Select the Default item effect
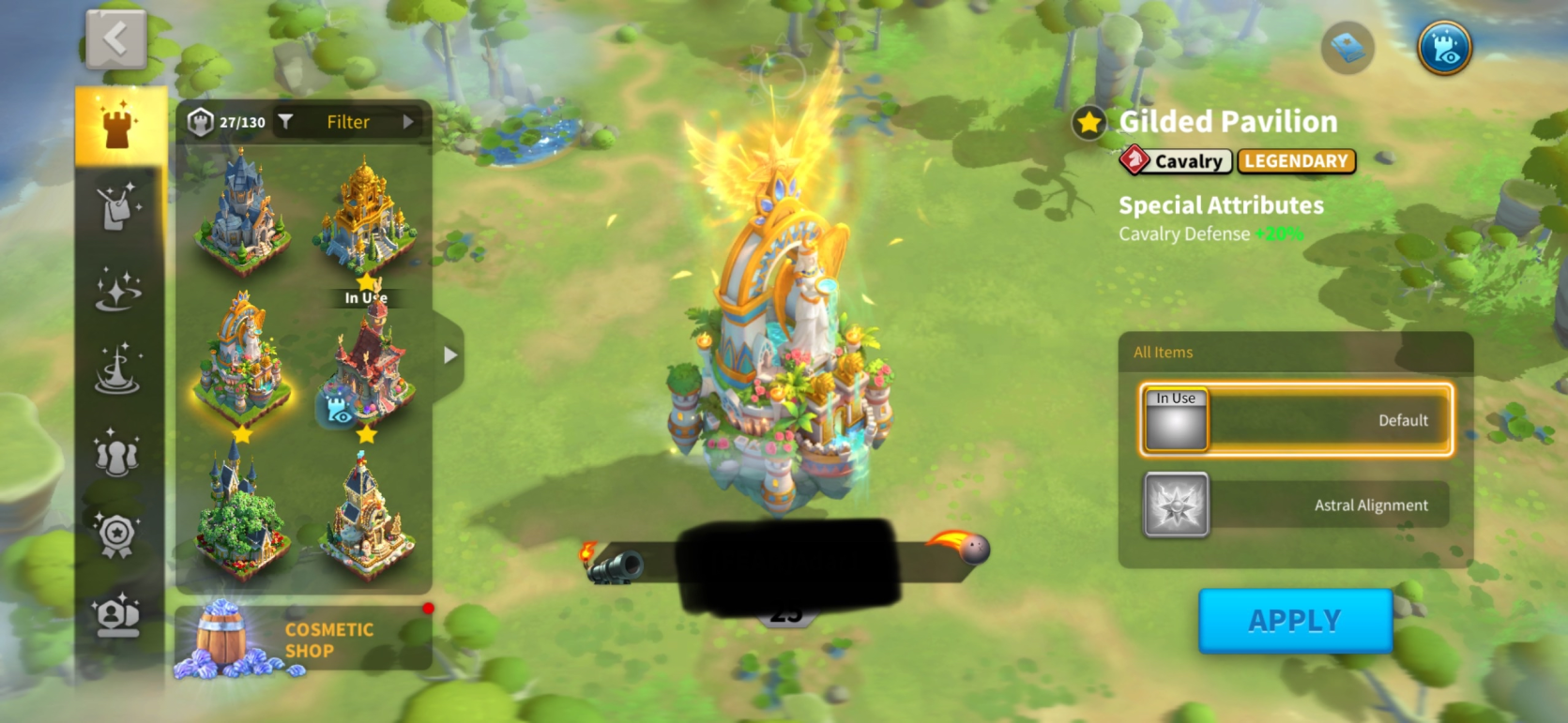1568x723 pixels. pyautogui.click(x=1296, y=420)
